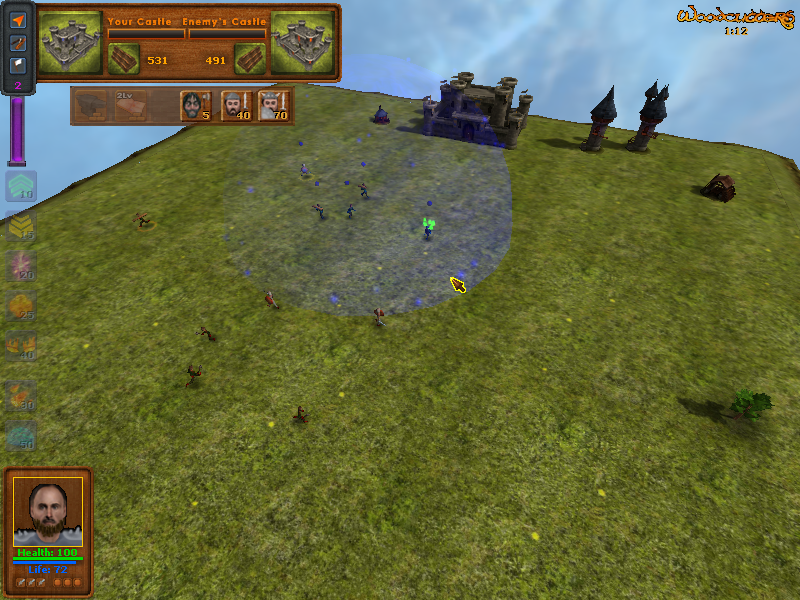Recruit the horned-helmet warrior costing 70

[272, 105]
